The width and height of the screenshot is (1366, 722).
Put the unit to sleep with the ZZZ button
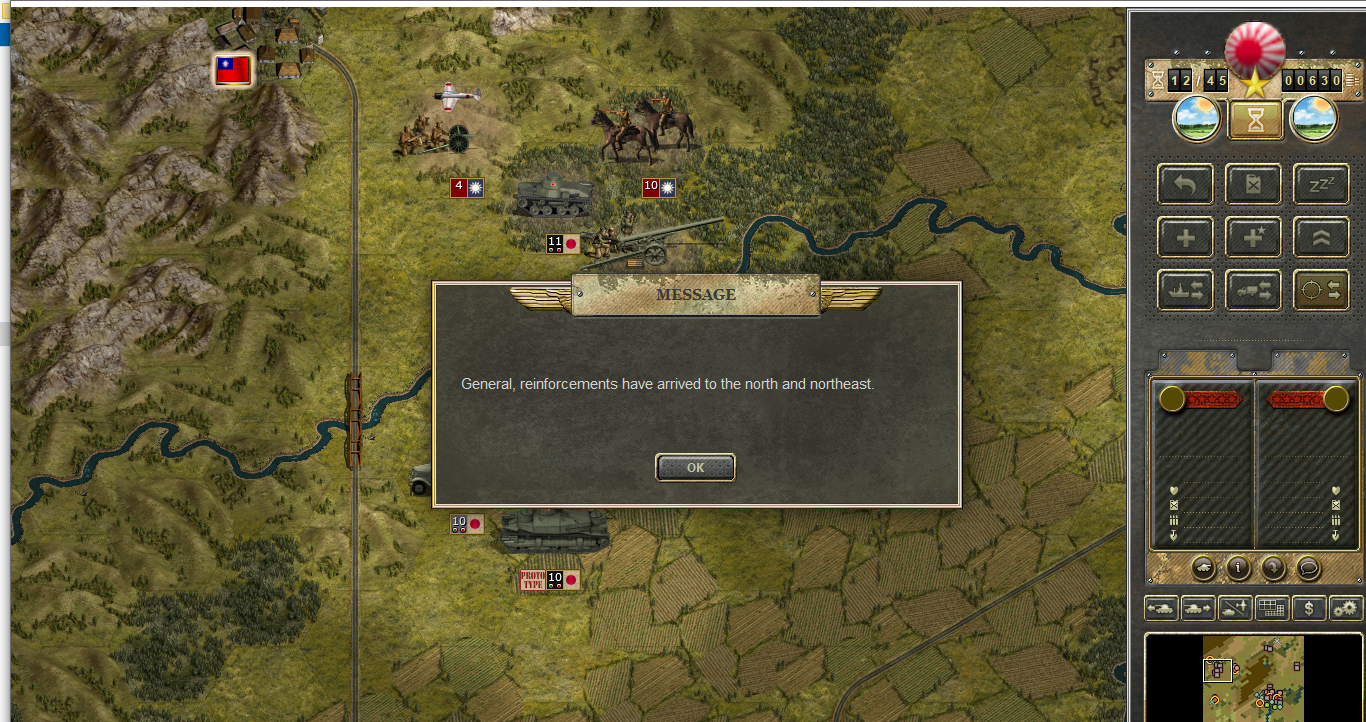[x=1321, y=184]
